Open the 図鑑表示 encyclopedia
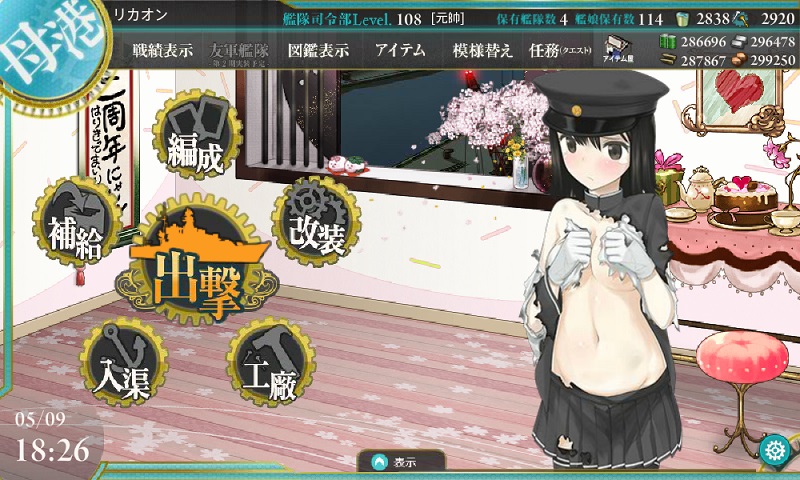 click(319, 51)
